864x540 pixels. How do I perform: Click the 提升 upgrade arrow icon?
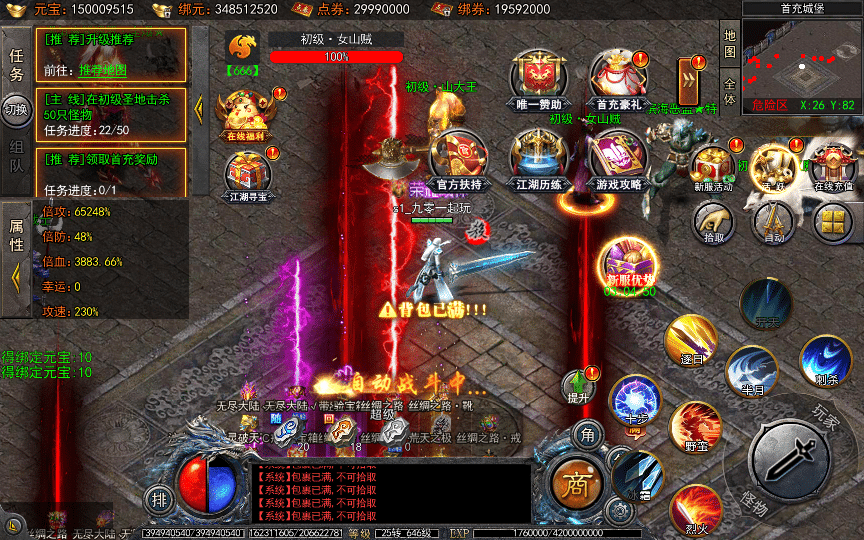click(578, 385)
